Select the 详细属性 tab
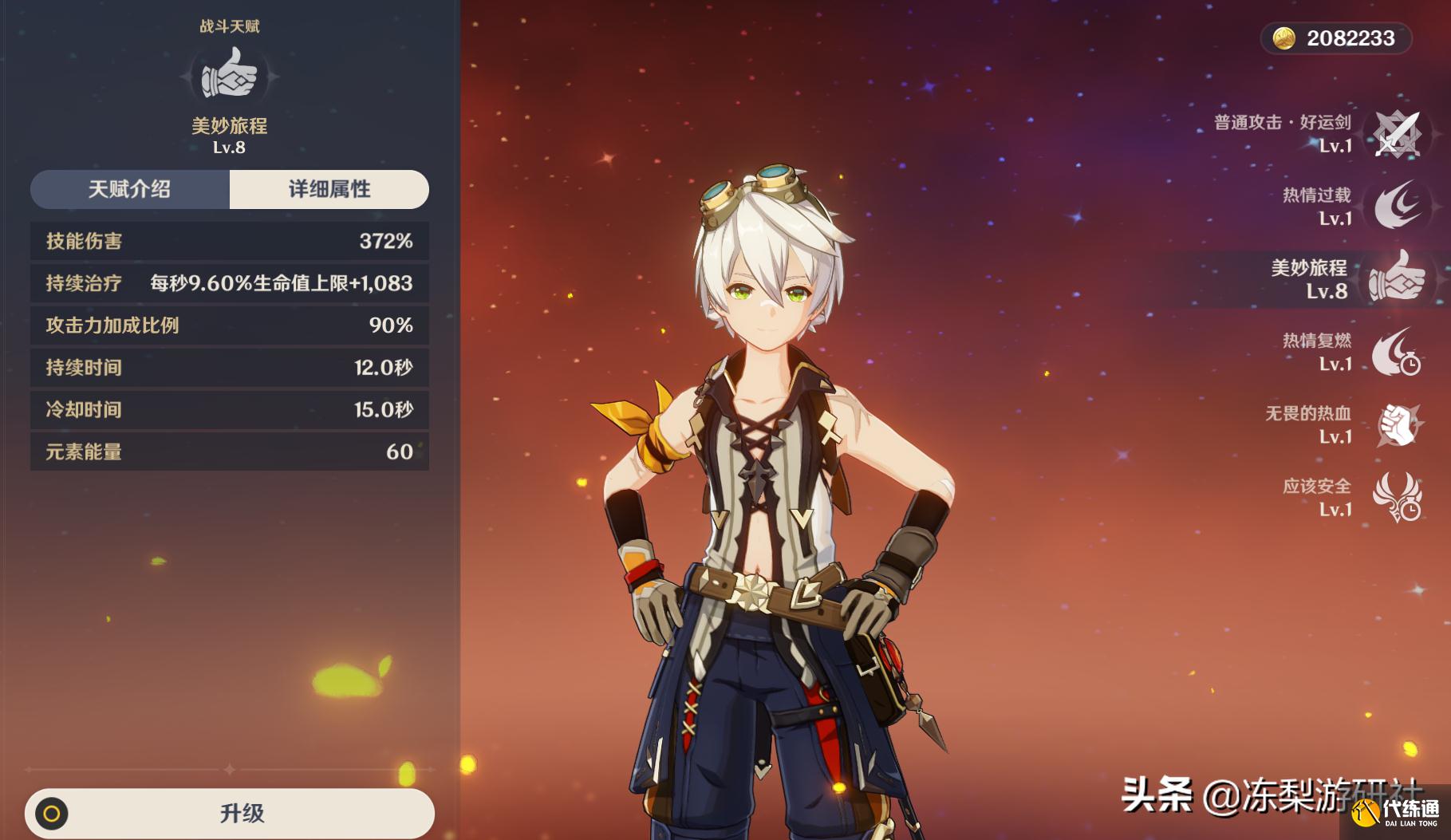This screenshot has height=840, width=1451. 329,189
